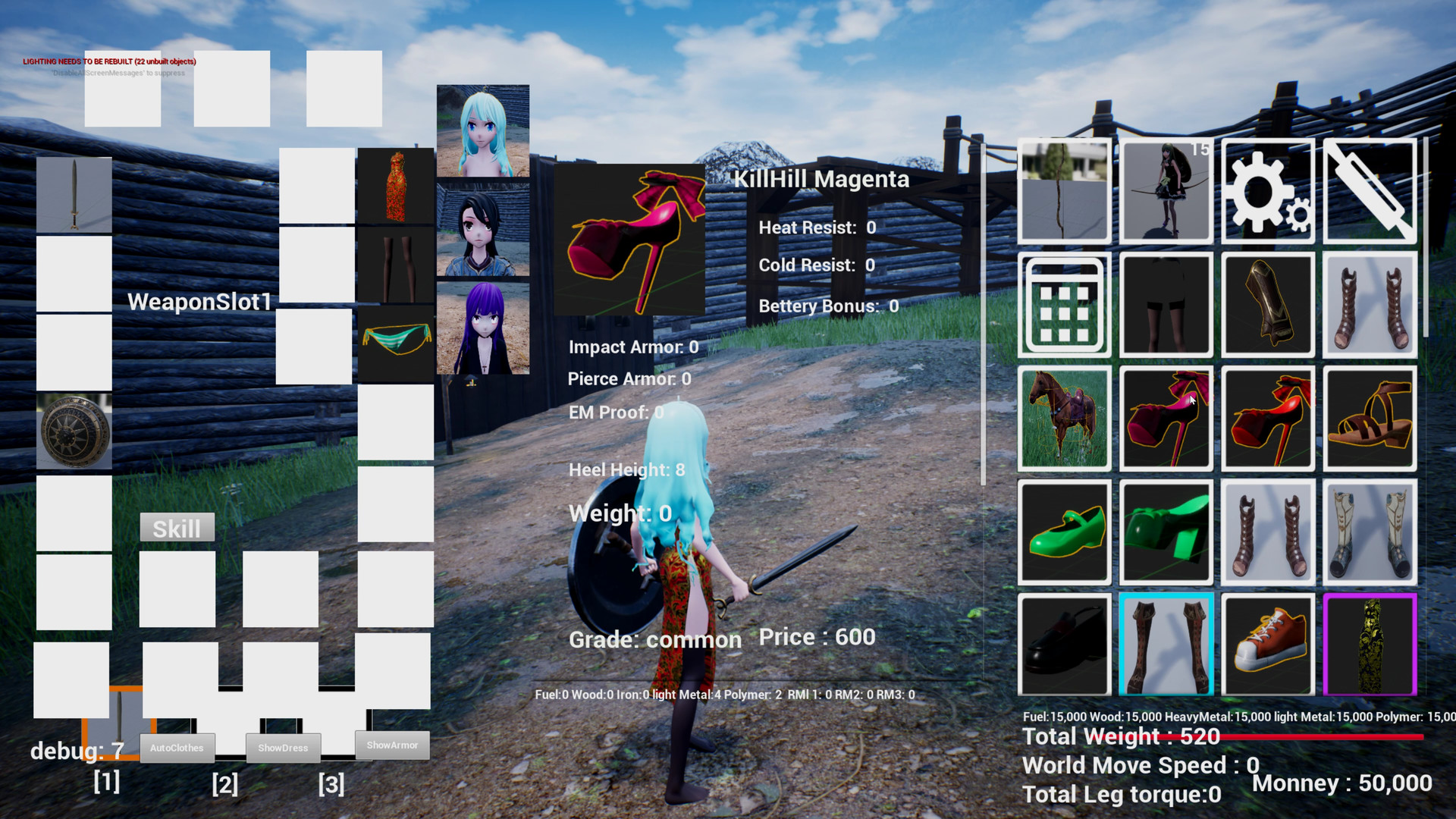1456x819 pixels.
Task: Toggle the ShowDress option
Action: (284, 748)
